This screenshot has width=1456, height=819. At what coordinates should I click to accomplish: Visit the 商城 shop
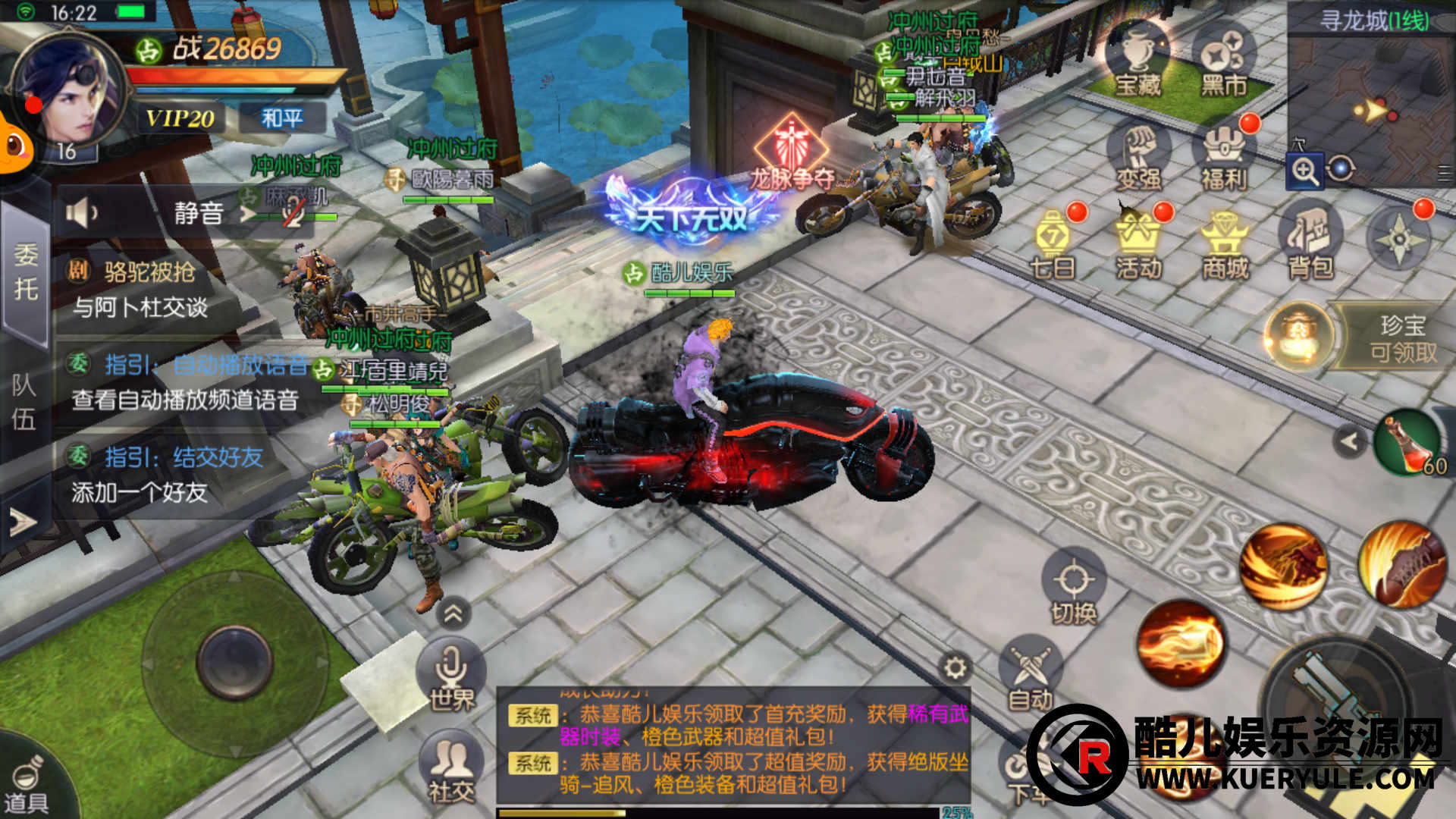pos(1224,244)
